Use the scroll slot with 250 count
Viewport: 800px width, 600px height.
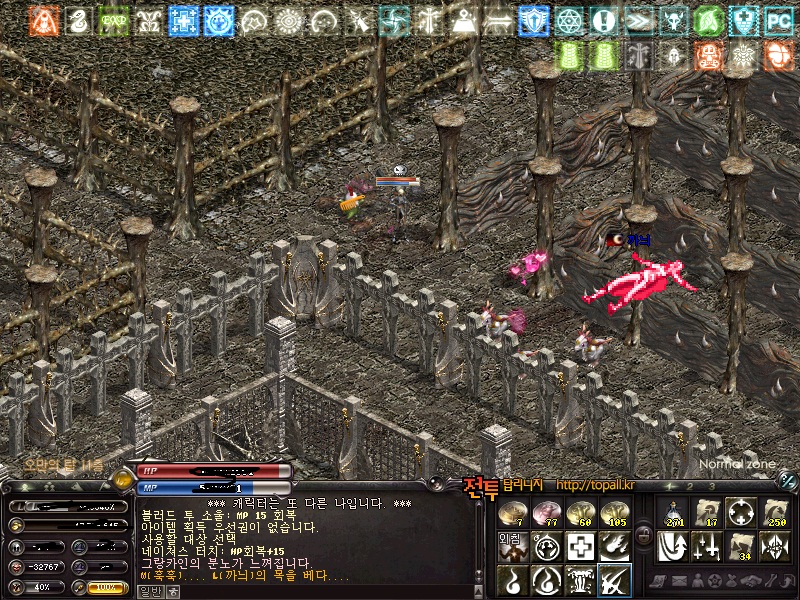pyautogui.click(x=774, y=513)
